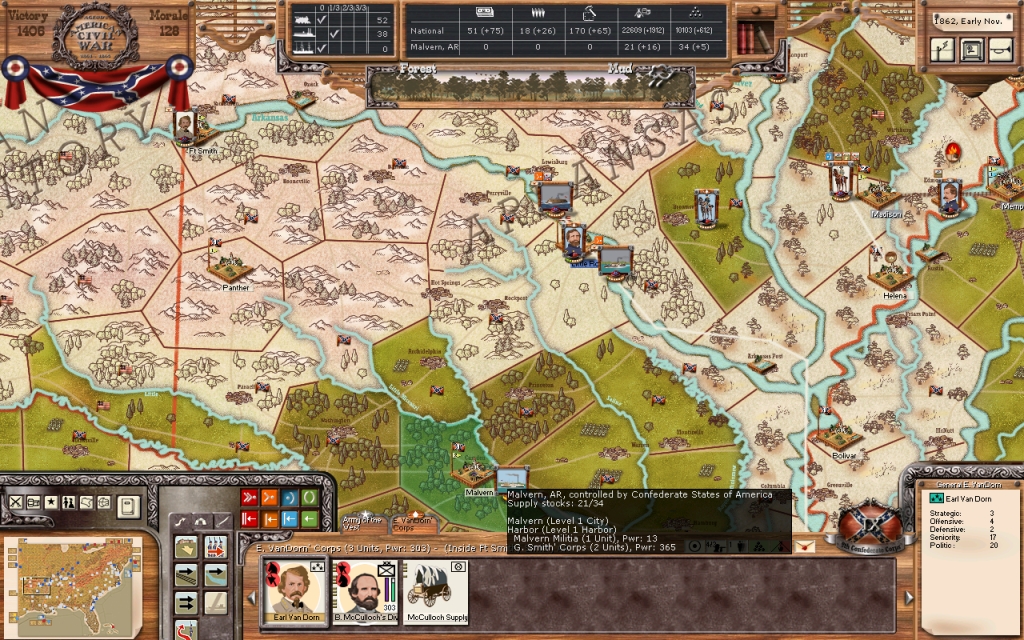The height and width of the screenshot is (640, 1024).
Task: Choose the McCulloch Supply wagon card
Action: pos(435,591)
